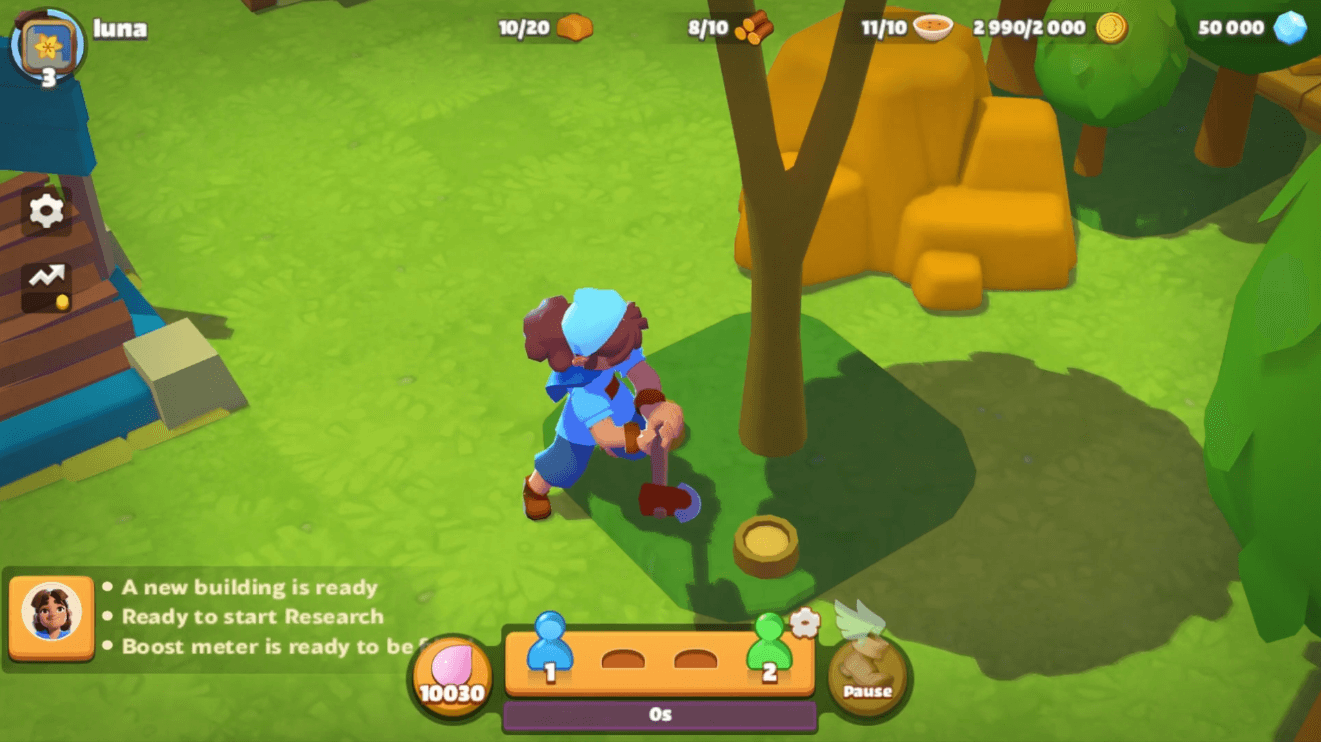1321x742 pixels.
Task: Open the settings gear in the left sidebar
Action: (44, 212)
